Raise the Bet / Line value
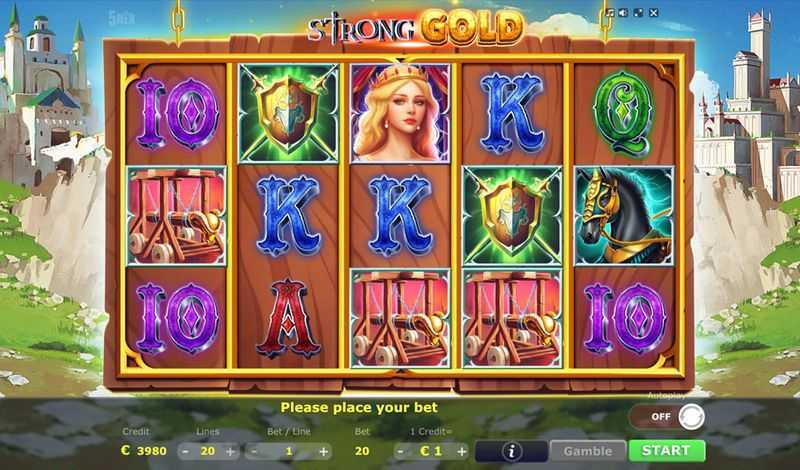 pos(324,451)
